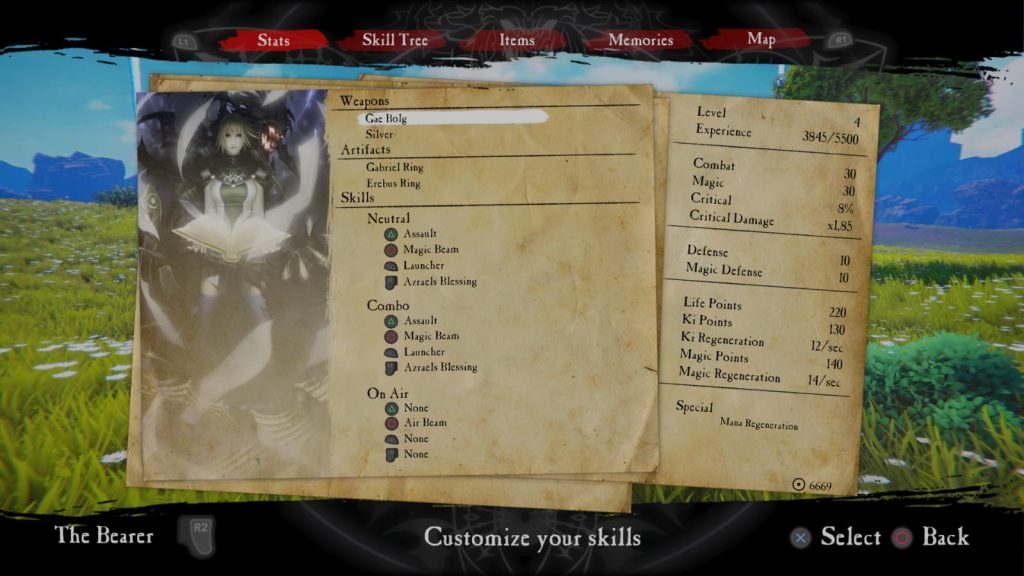Screen dimensions: 1024x576
Task: Choose the Silver weapon entry
Action: click(380, 134)
